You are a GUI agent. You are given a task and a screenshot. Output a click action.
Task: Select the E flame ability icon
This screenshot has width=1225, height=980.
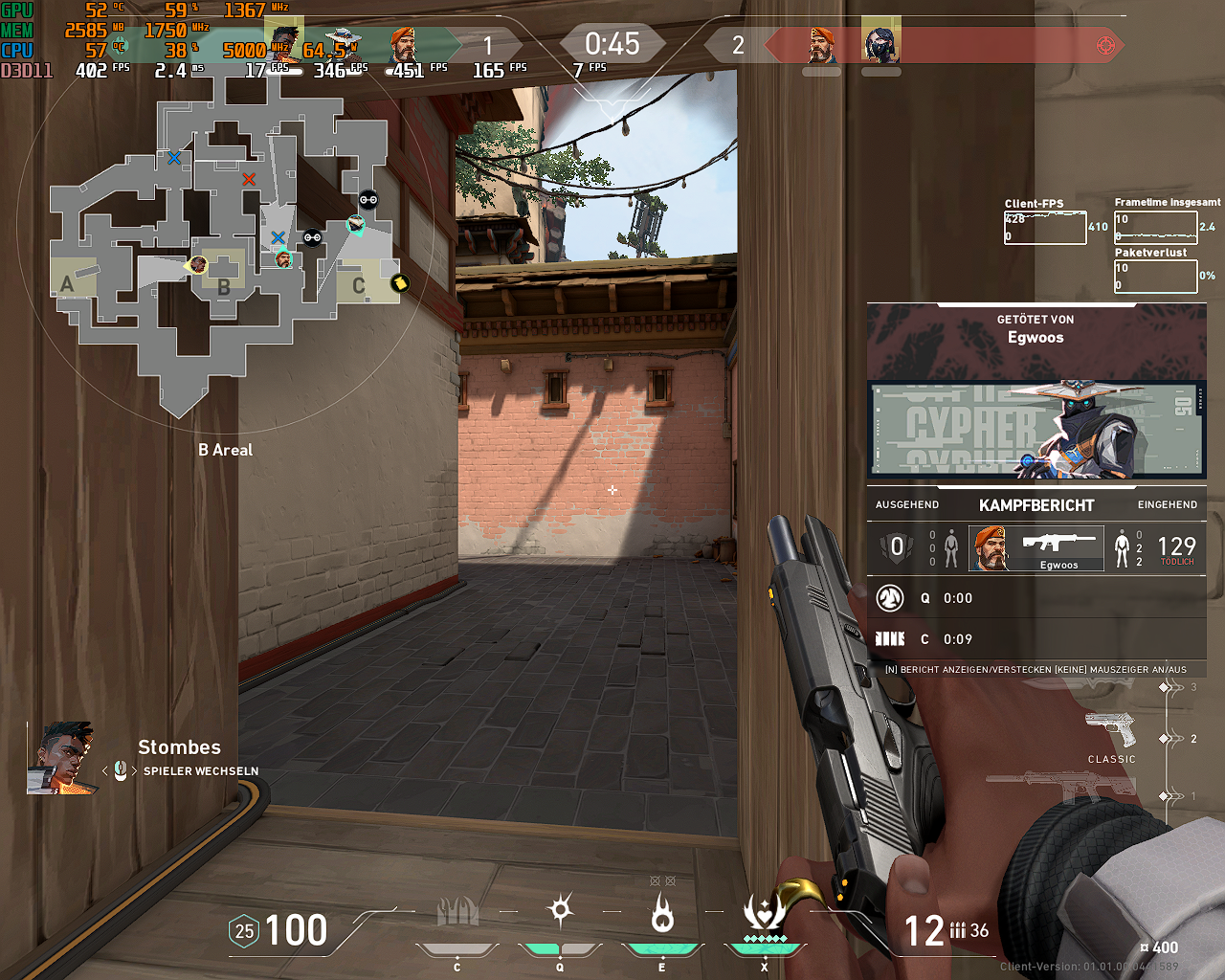662,914
